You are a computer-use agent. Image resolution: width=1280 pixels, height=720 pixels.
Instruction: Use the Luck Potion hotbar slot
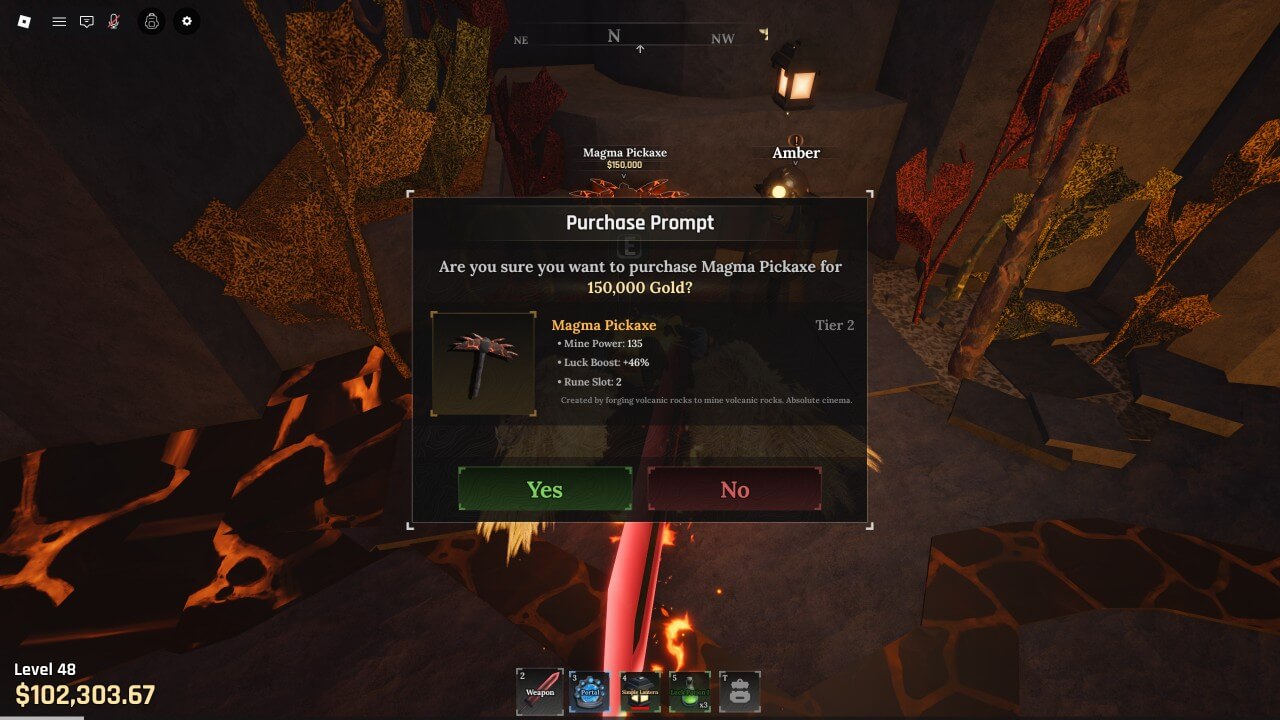(x=690, y=692)
